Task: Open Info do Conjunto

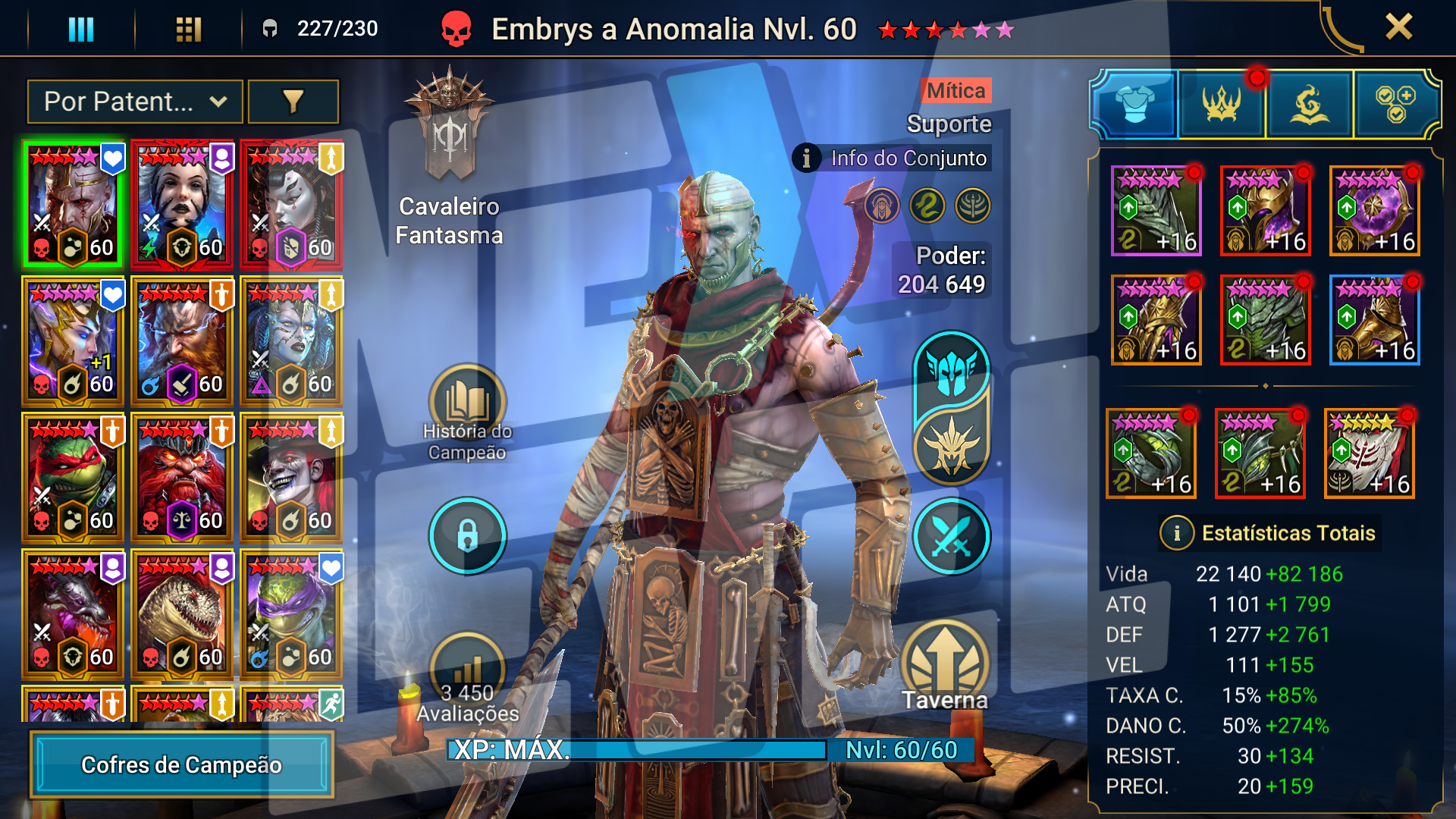Action: pyautogui.click(x=893, y=158)
